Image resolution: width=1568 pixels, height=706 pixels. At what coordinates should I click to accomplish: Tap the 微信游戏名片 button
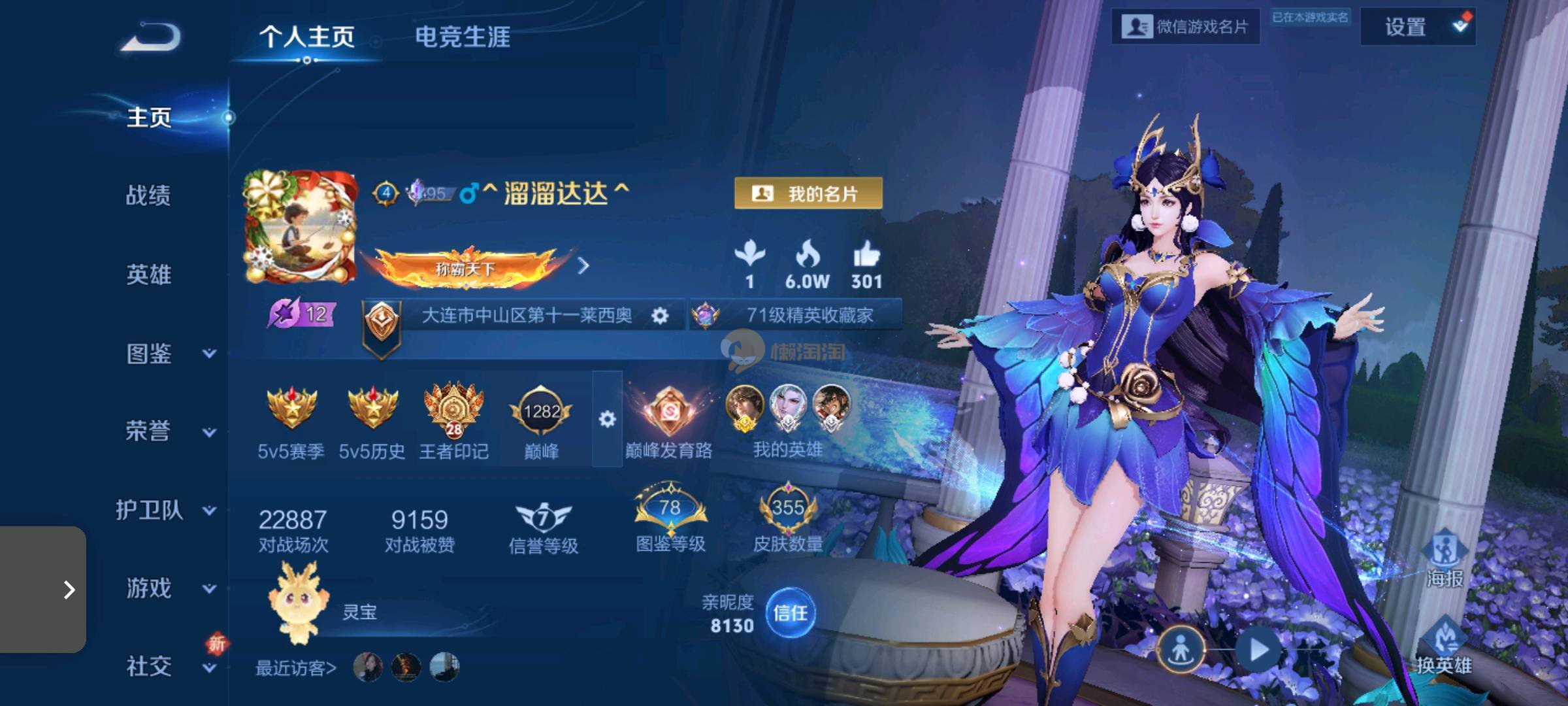[1185, 27]
